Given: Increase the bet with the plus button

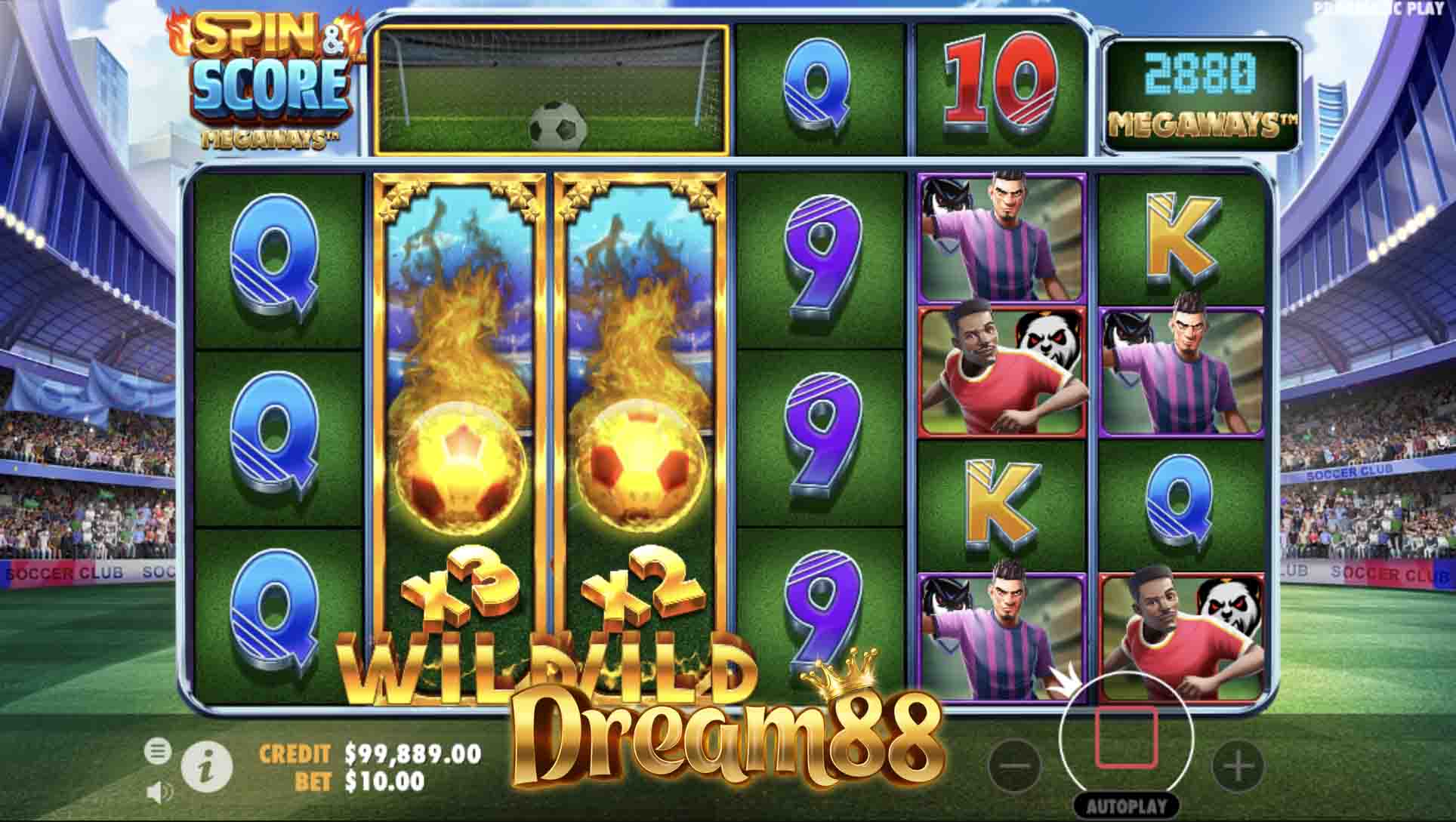Looking at the screenshot, I should (x=1238, y=767).
